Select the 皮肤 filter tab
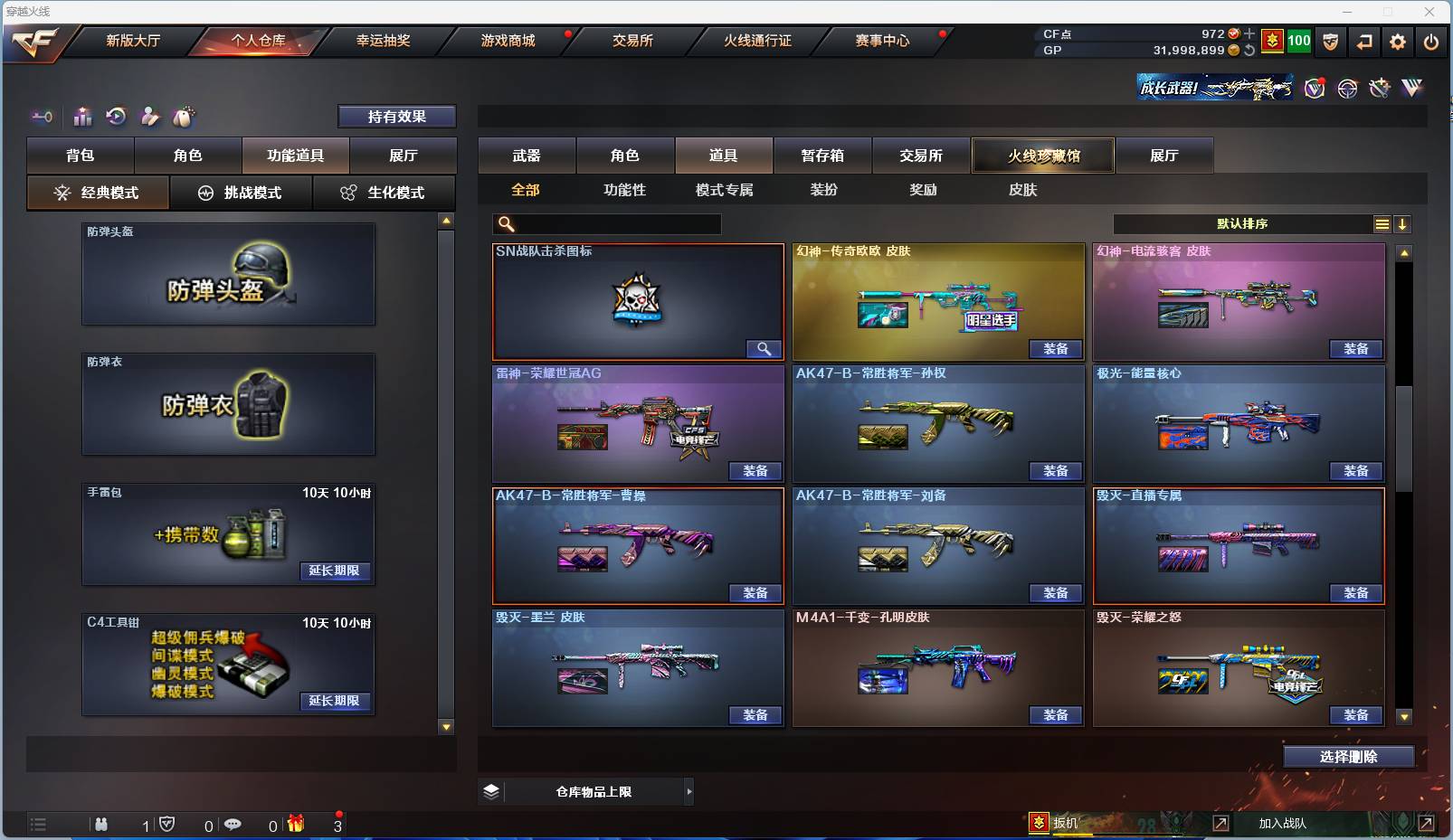Image resolution: width=1453 pixels, height=840 pixels. point(1023,190)
